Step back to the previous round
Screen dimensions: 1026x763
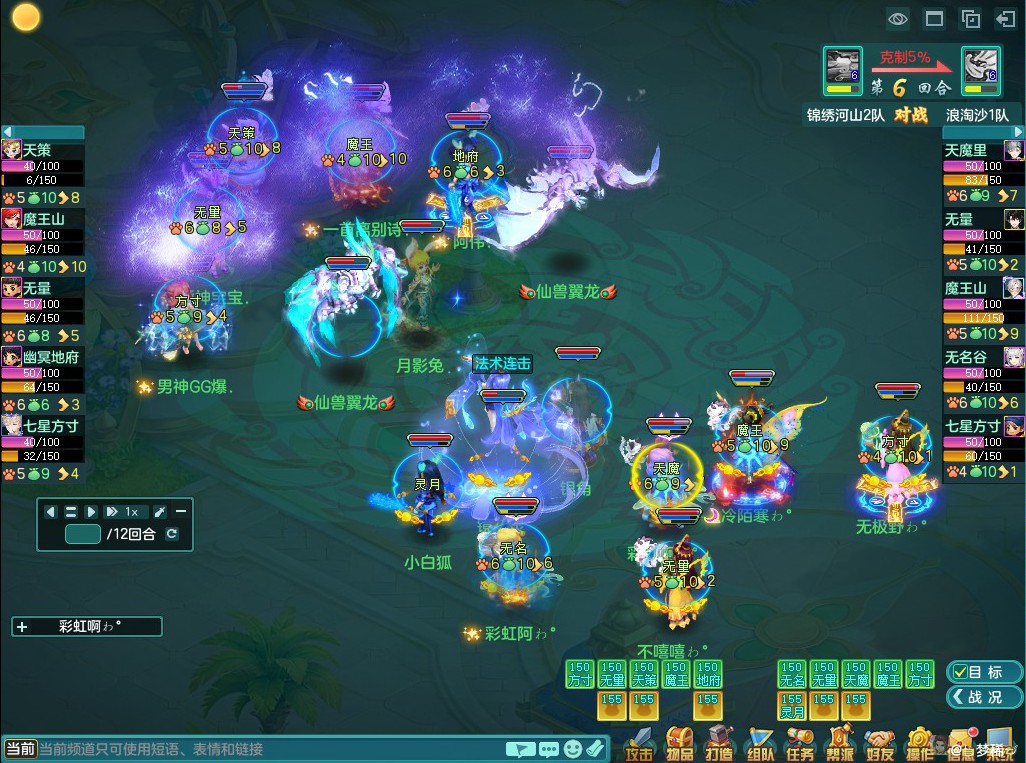point(51,512)
